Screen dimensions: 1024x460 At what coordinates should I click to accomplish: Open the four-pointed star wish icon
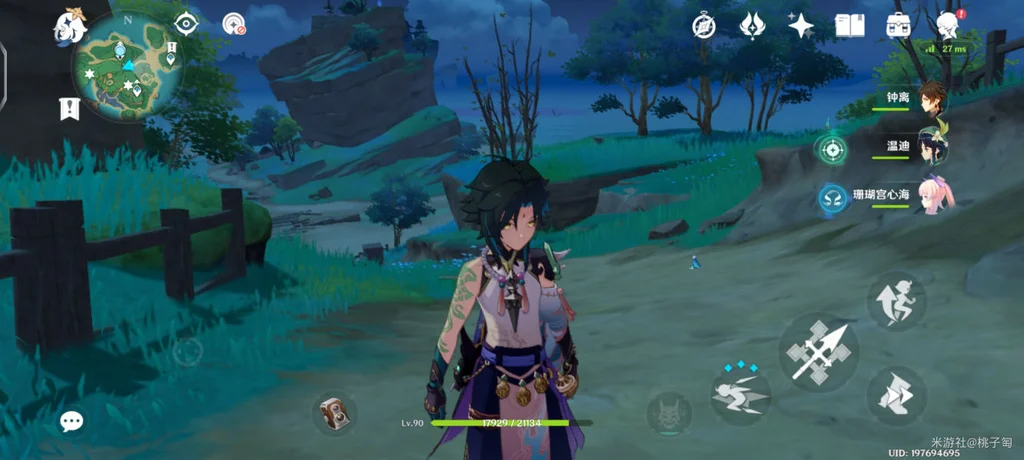[801, 26]
